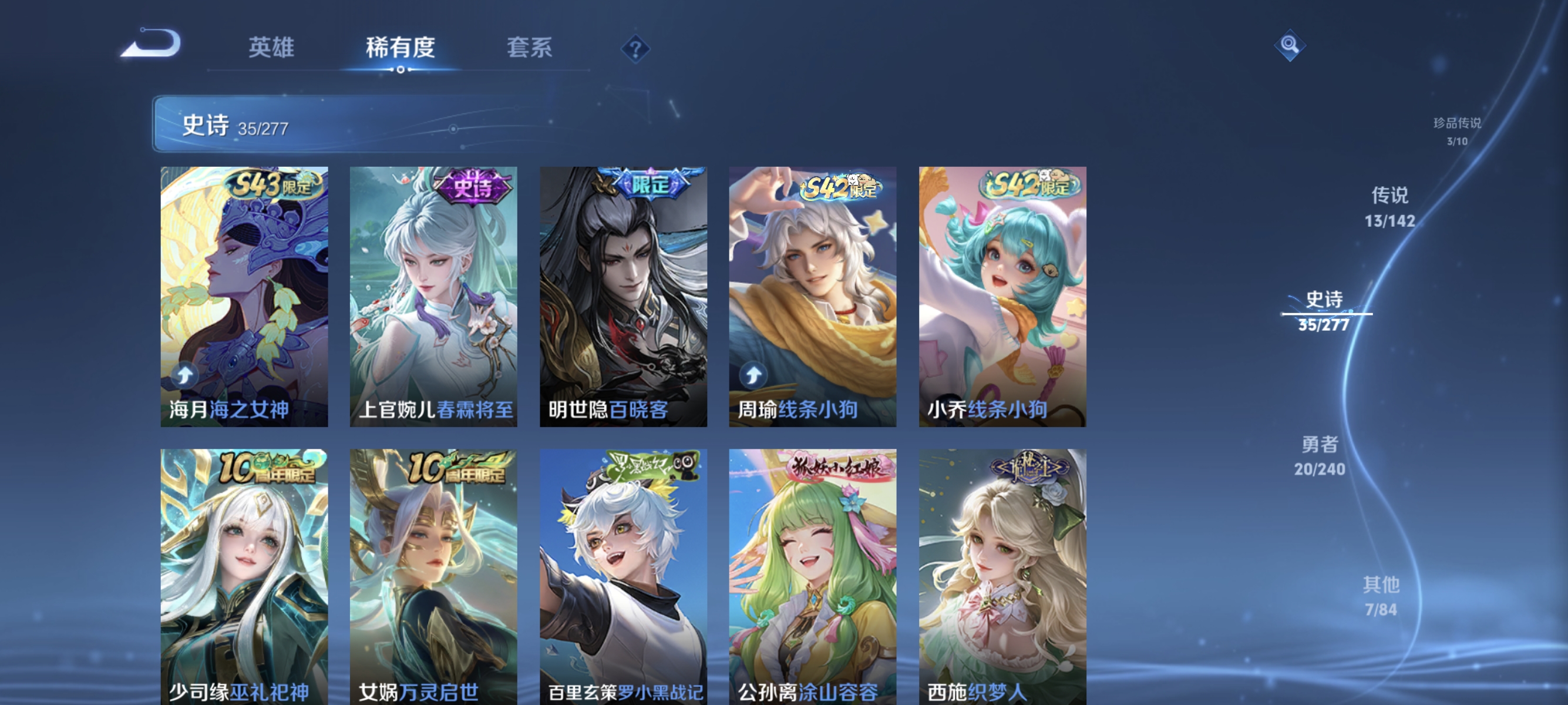Open the 明世隐百晓客 skin thumbnail

[x=624, y=292]
